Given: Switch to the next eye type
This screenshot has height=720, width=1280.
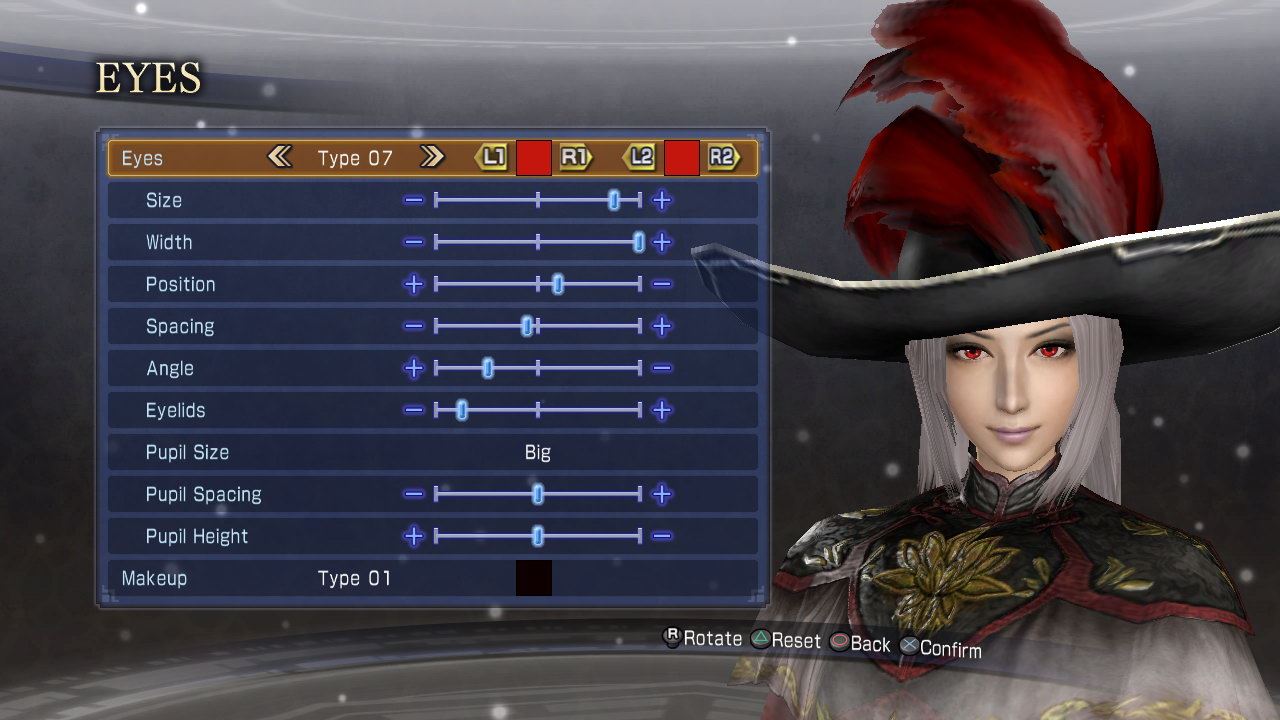Looking at the screenshot, I should tap(432, 157).
